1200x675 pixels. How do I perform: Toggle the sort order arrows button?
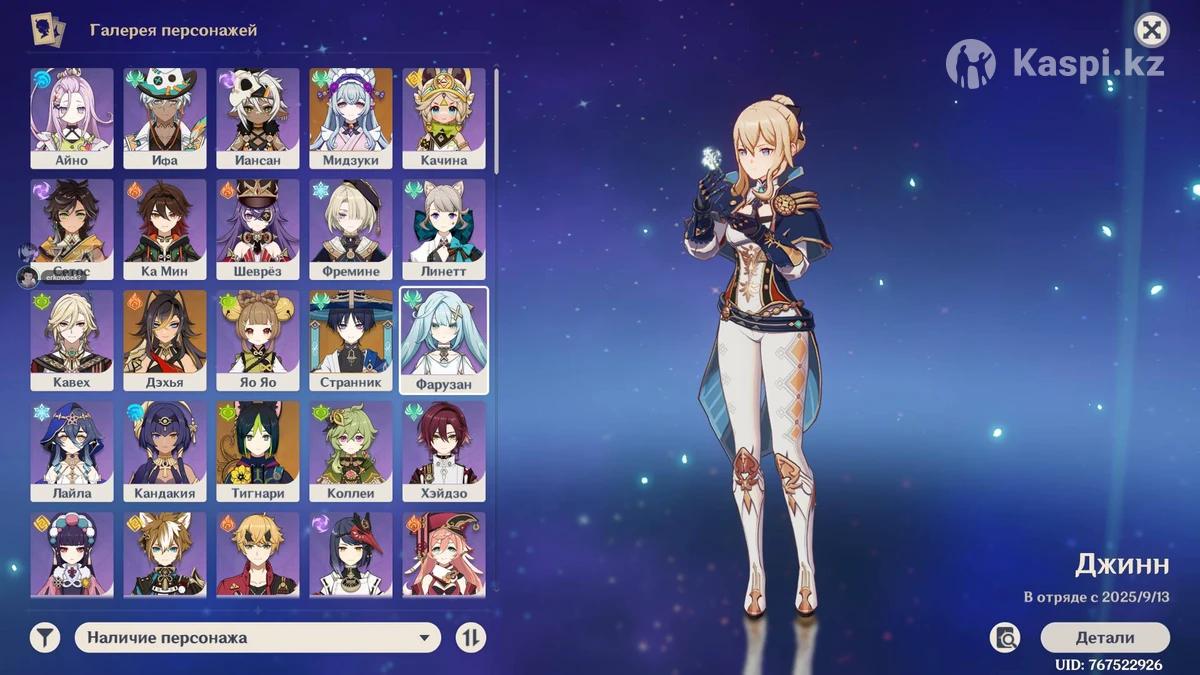[471, 638]
